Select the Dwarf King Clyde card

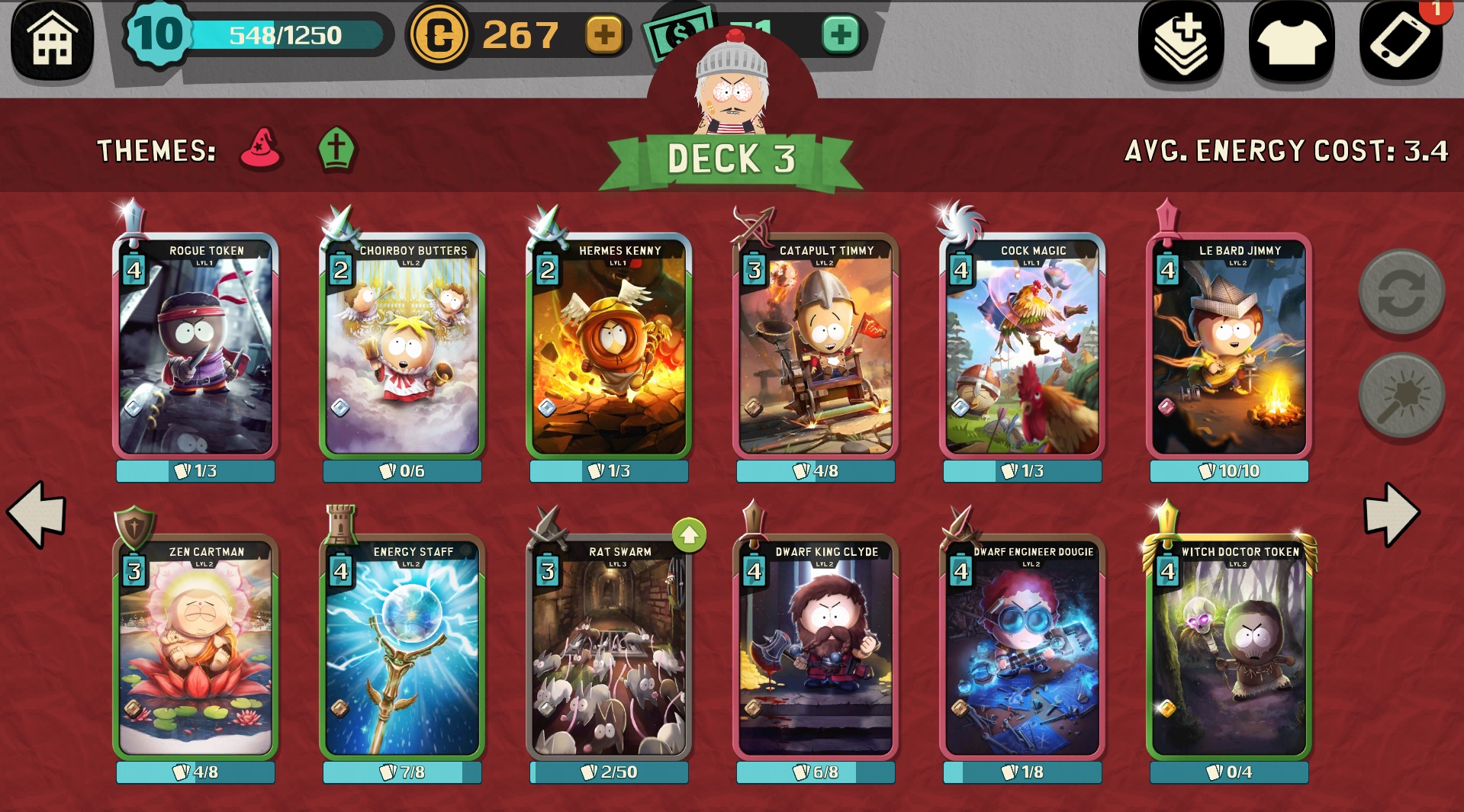tap(816, 648)
